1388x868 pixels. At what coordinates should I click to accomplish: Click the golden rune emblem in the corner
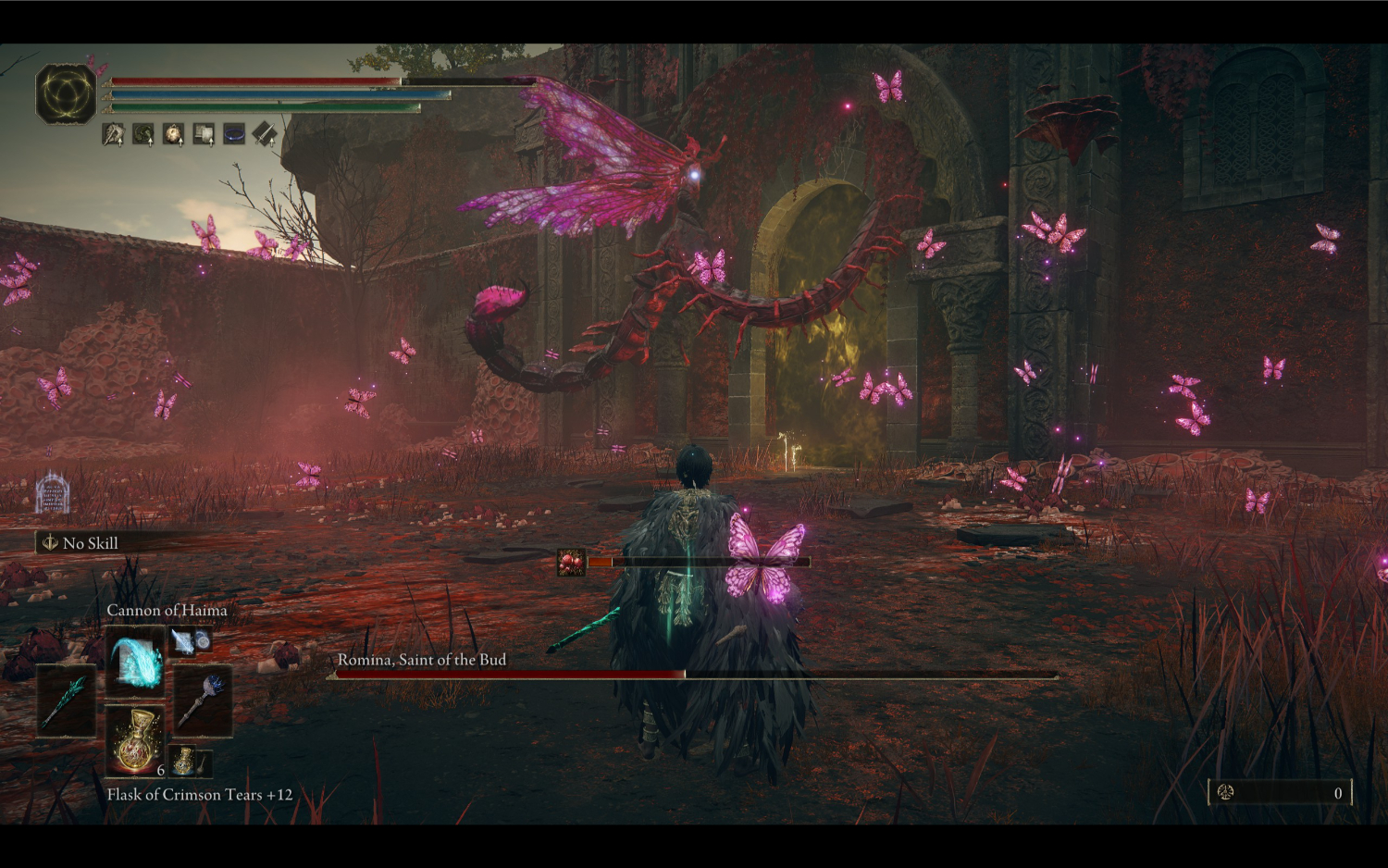point(66,93)
